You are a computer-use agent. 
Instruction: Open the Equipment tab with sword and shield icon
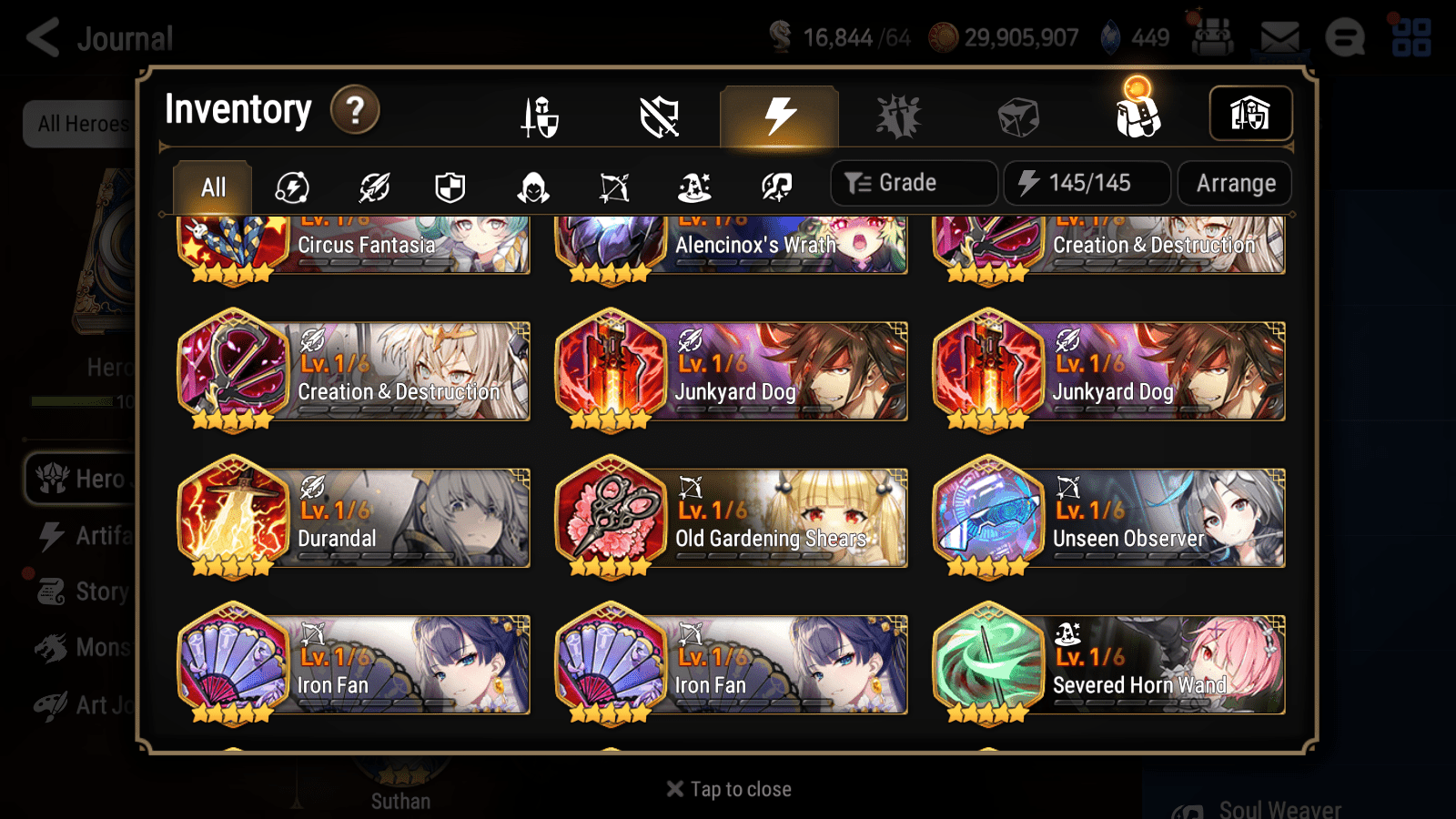(x=541, y=116)
